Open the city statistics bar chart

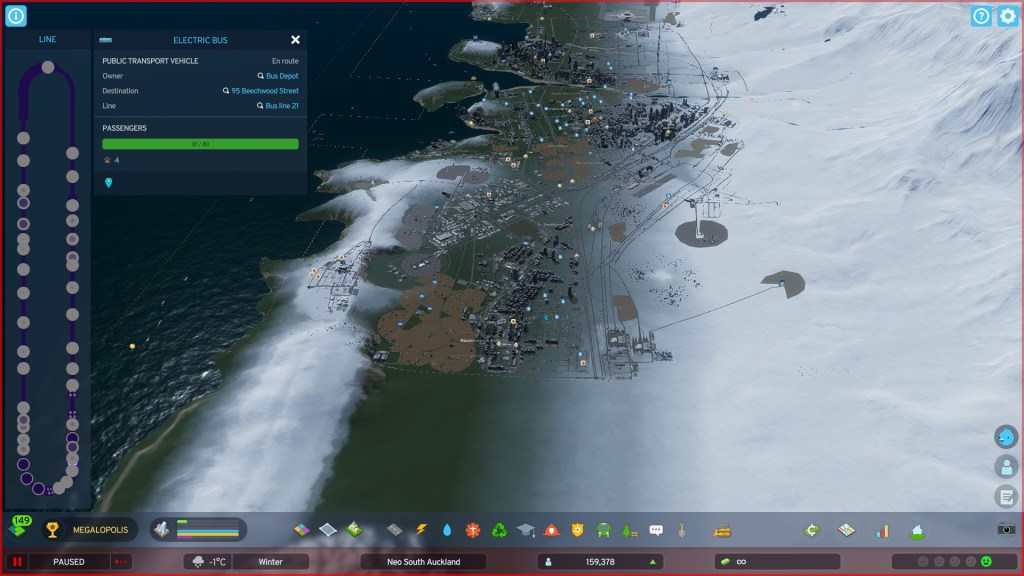coord(883,529)
